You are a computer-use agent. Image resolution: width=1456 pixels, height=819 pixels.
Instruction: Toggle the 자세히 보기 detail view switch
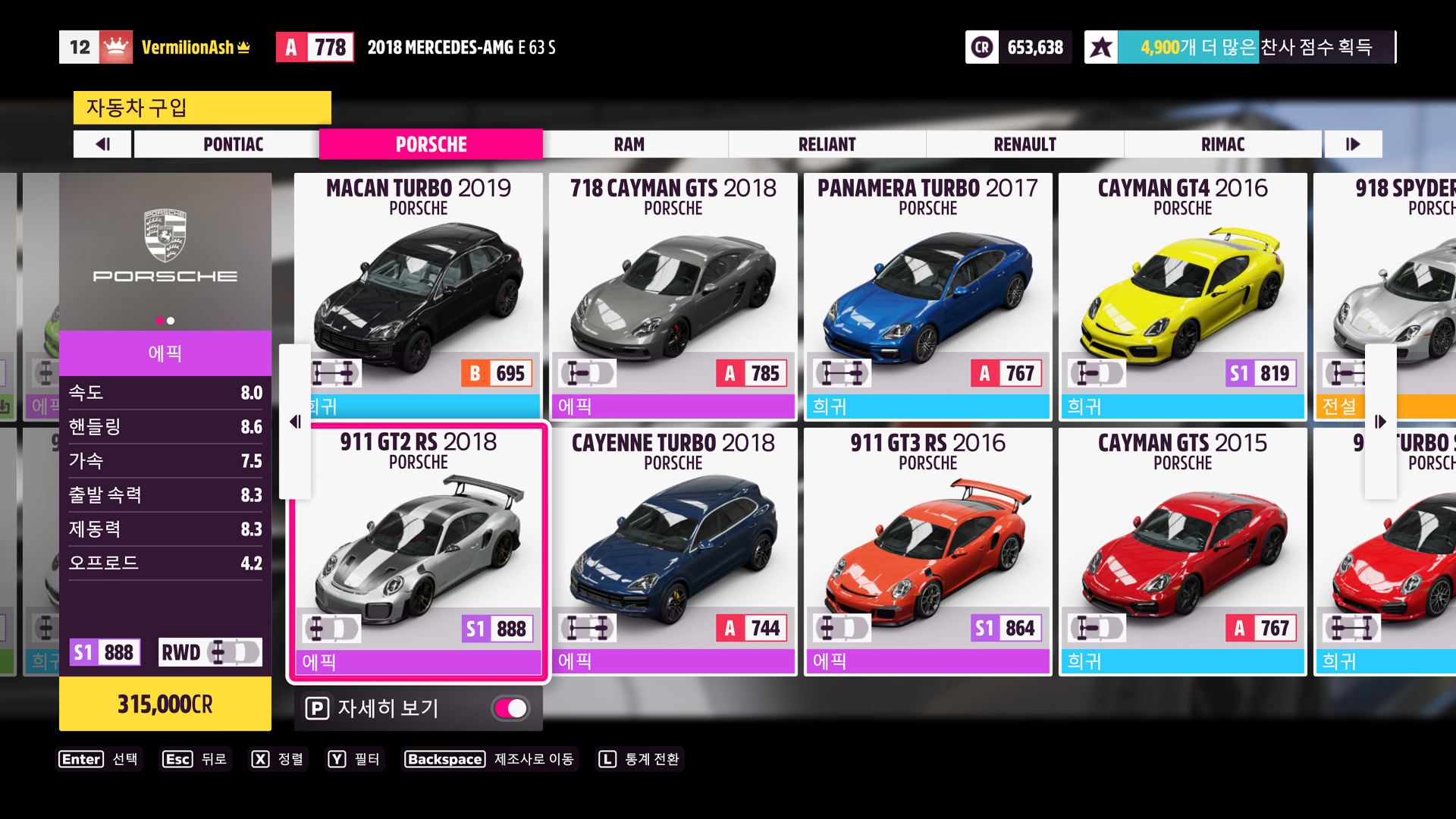point(511,708)
